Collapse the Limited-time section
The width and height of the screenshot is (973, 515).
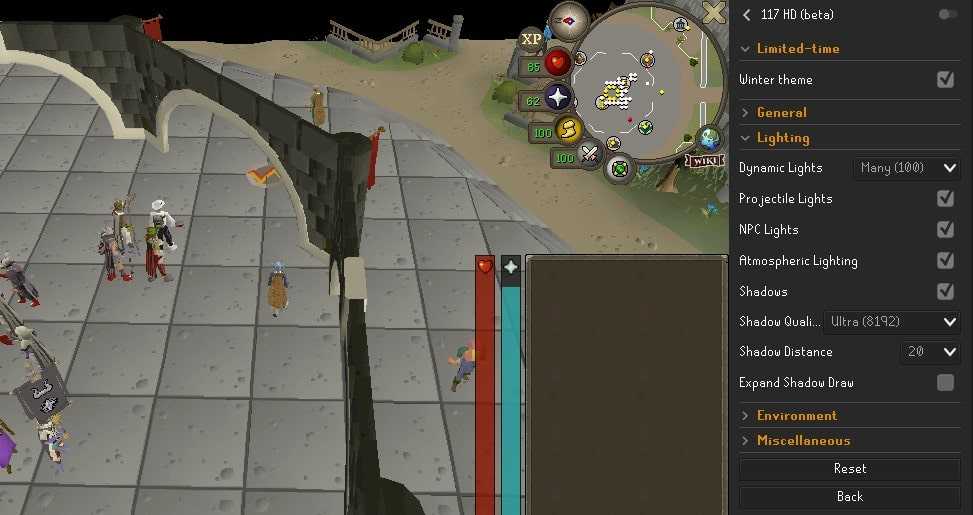point(797,48)
